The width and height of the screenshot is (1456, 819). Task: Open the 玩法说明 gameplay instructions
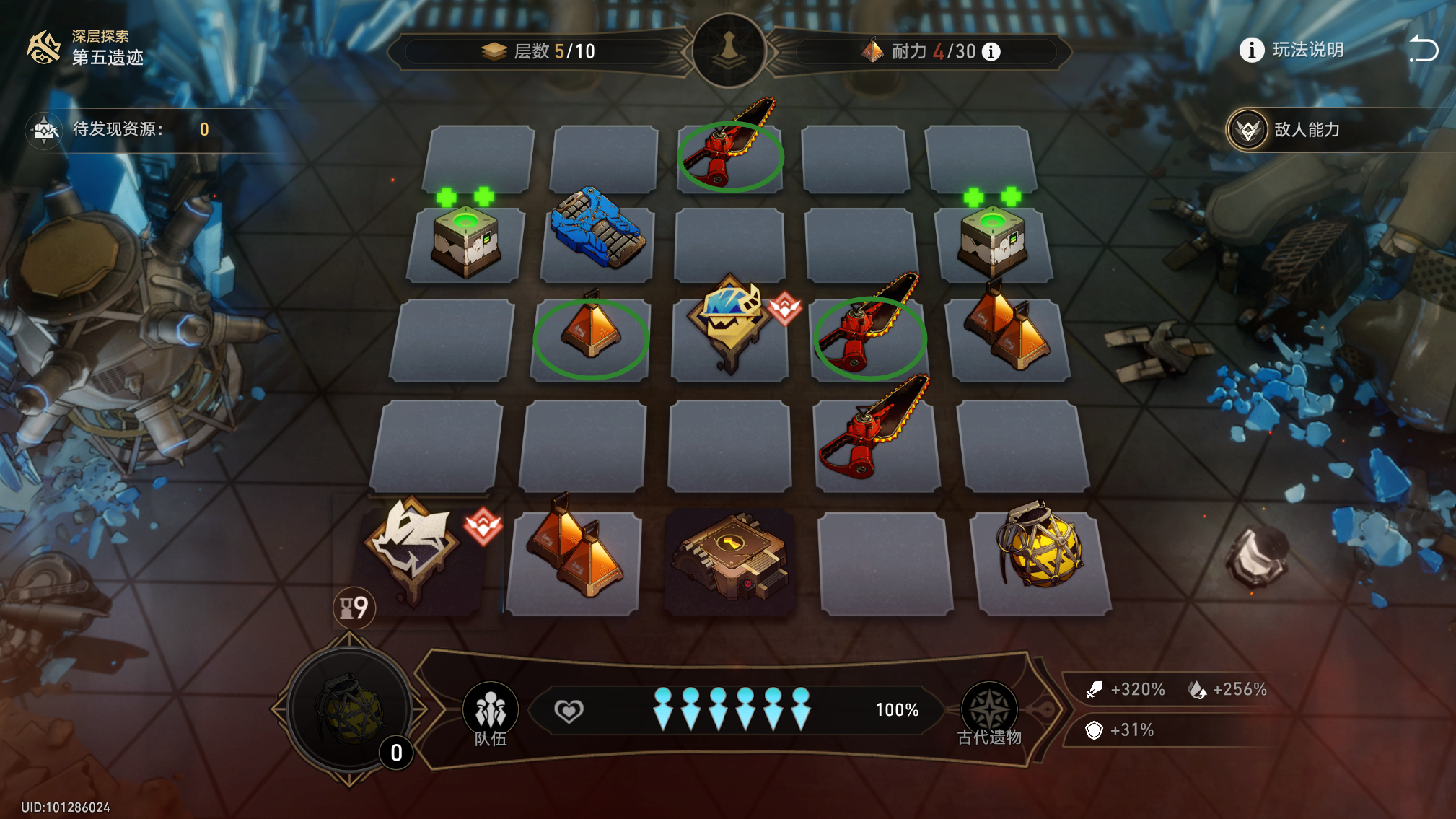(1291, 50)
